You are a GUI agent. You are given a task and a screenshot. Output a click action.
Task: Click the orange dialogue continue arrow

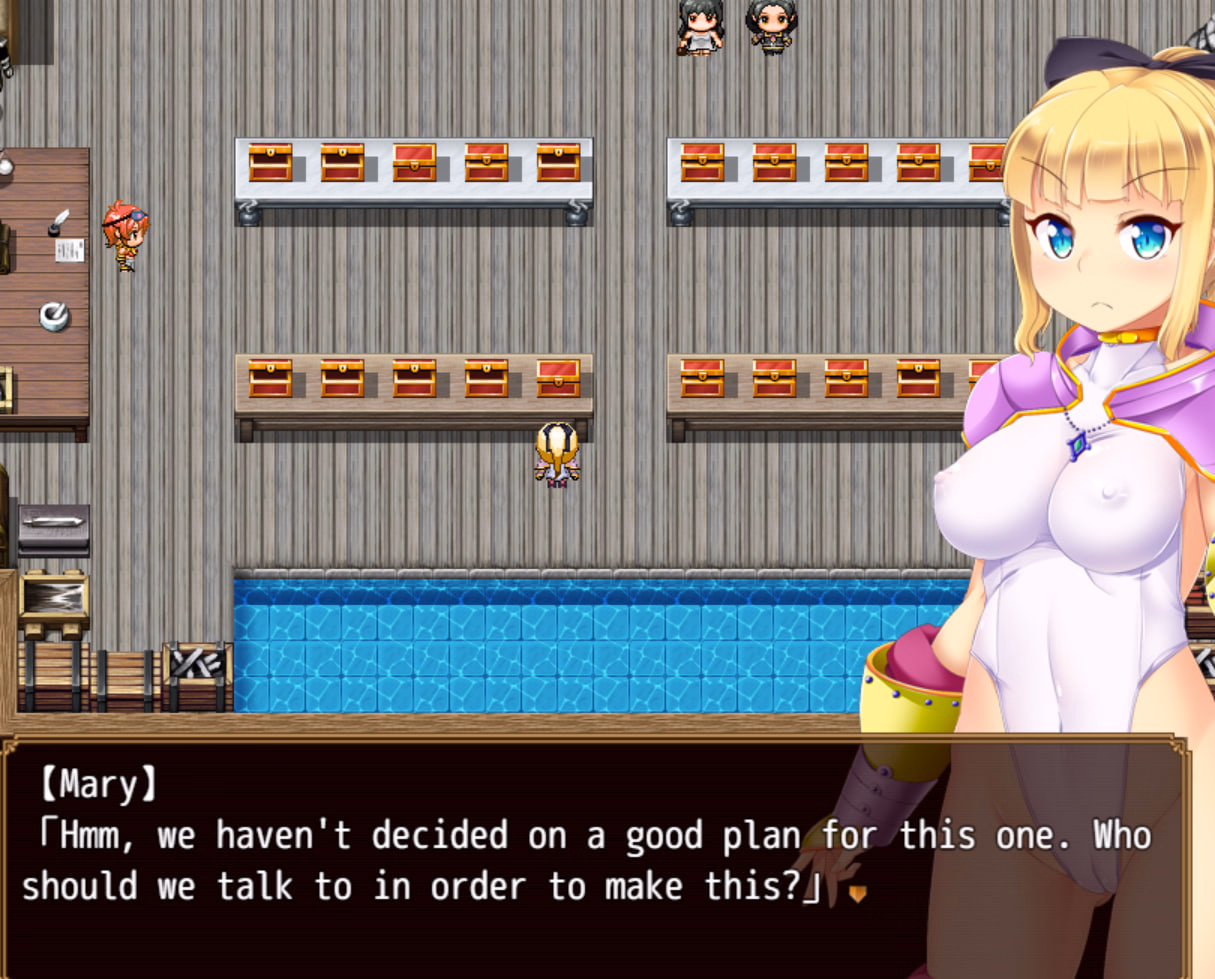point(857,893)
